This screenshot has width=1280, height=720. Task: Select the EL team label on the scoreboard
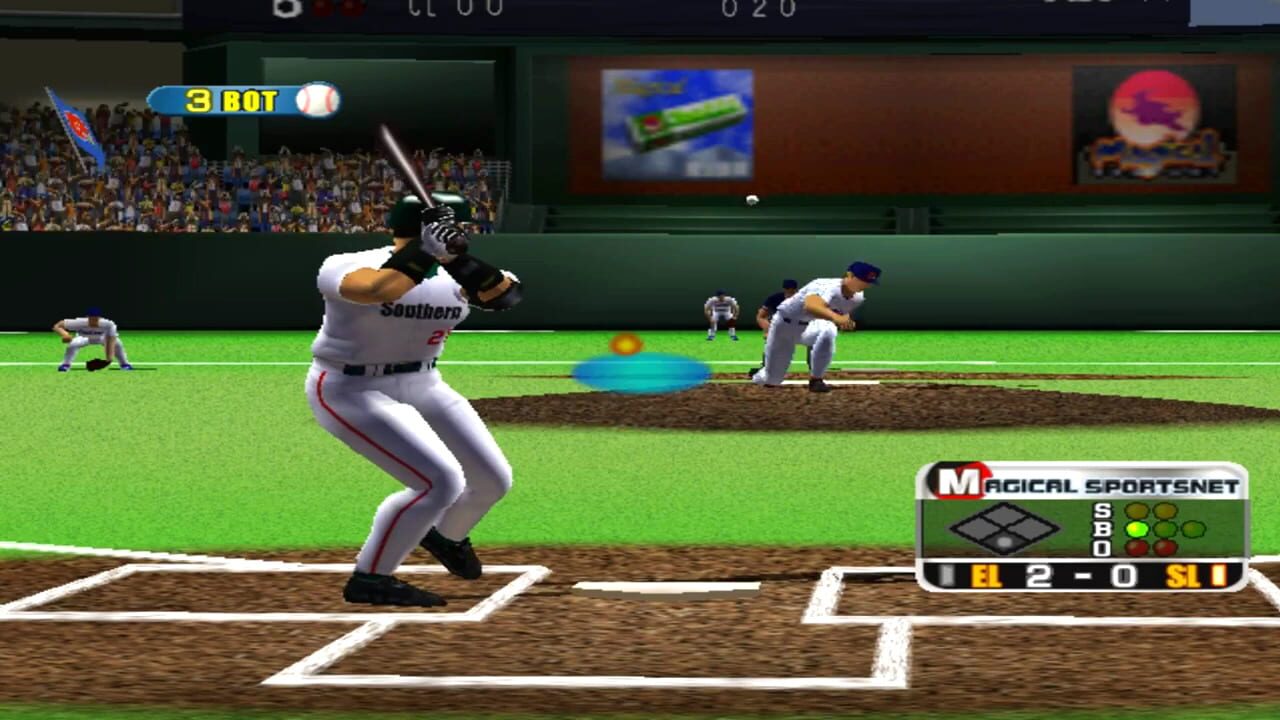[x=986, y=575]
